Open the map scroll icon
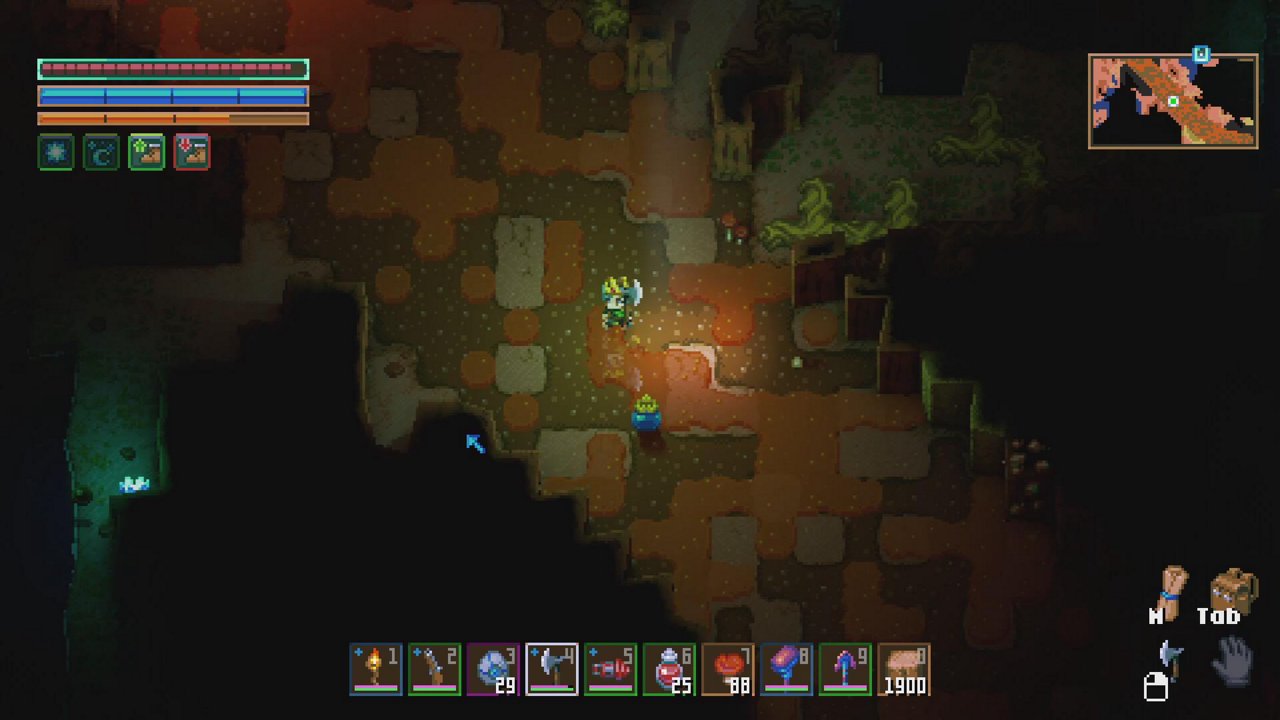This screenshot has height=720, width=1280. tap(1172, 592)
